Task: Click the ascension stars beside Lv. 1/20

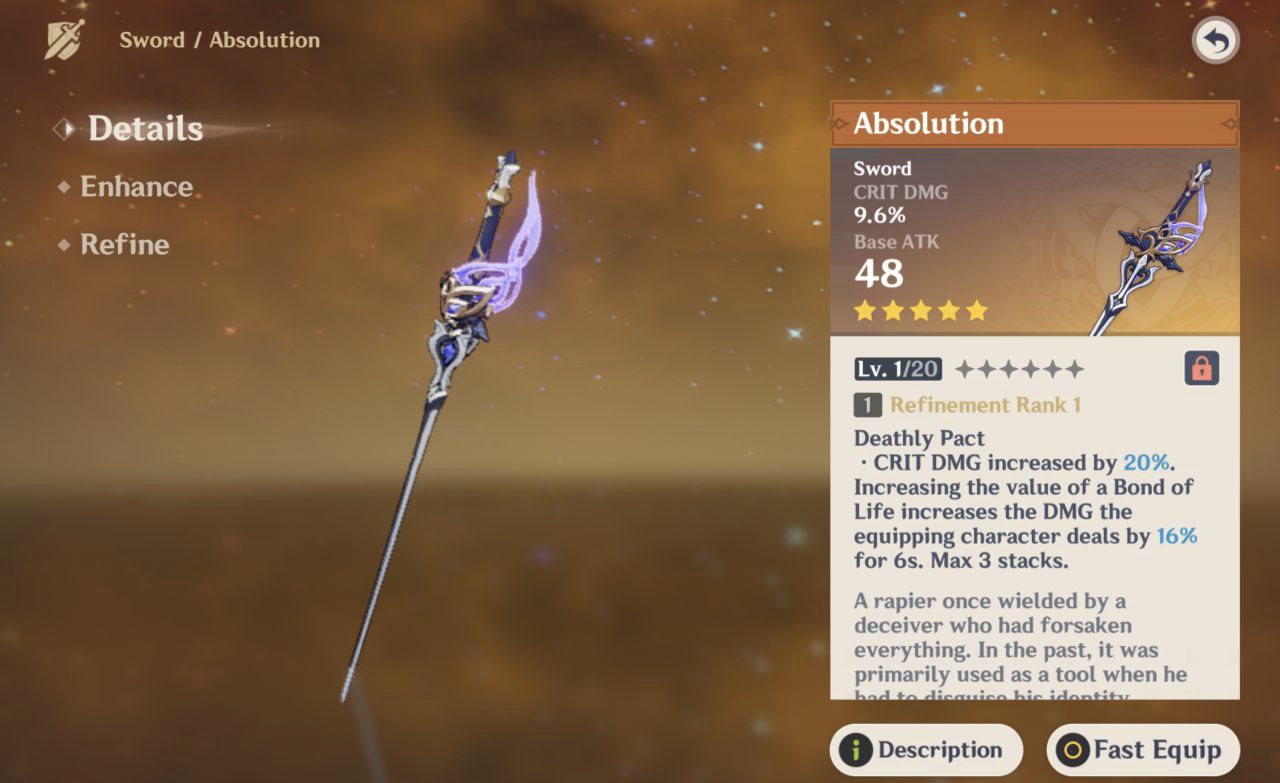Action: (1020, 368)
